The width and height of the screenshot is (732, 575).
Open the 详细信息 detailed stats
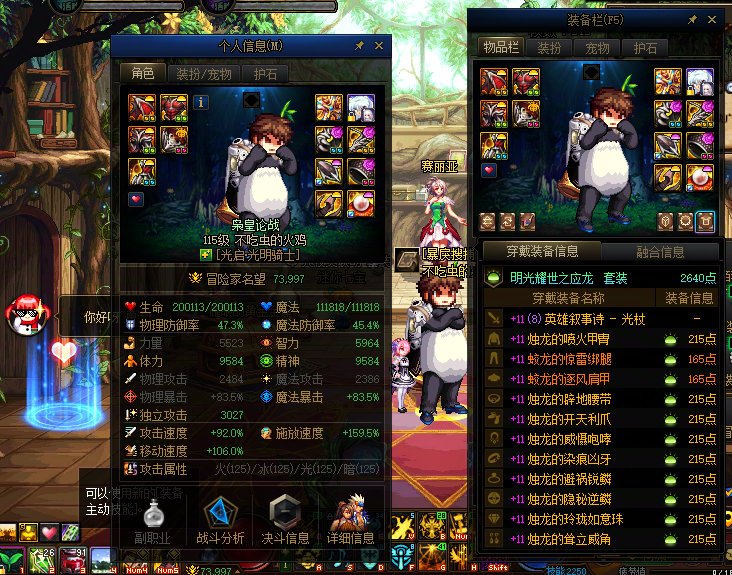pos(349,521)
